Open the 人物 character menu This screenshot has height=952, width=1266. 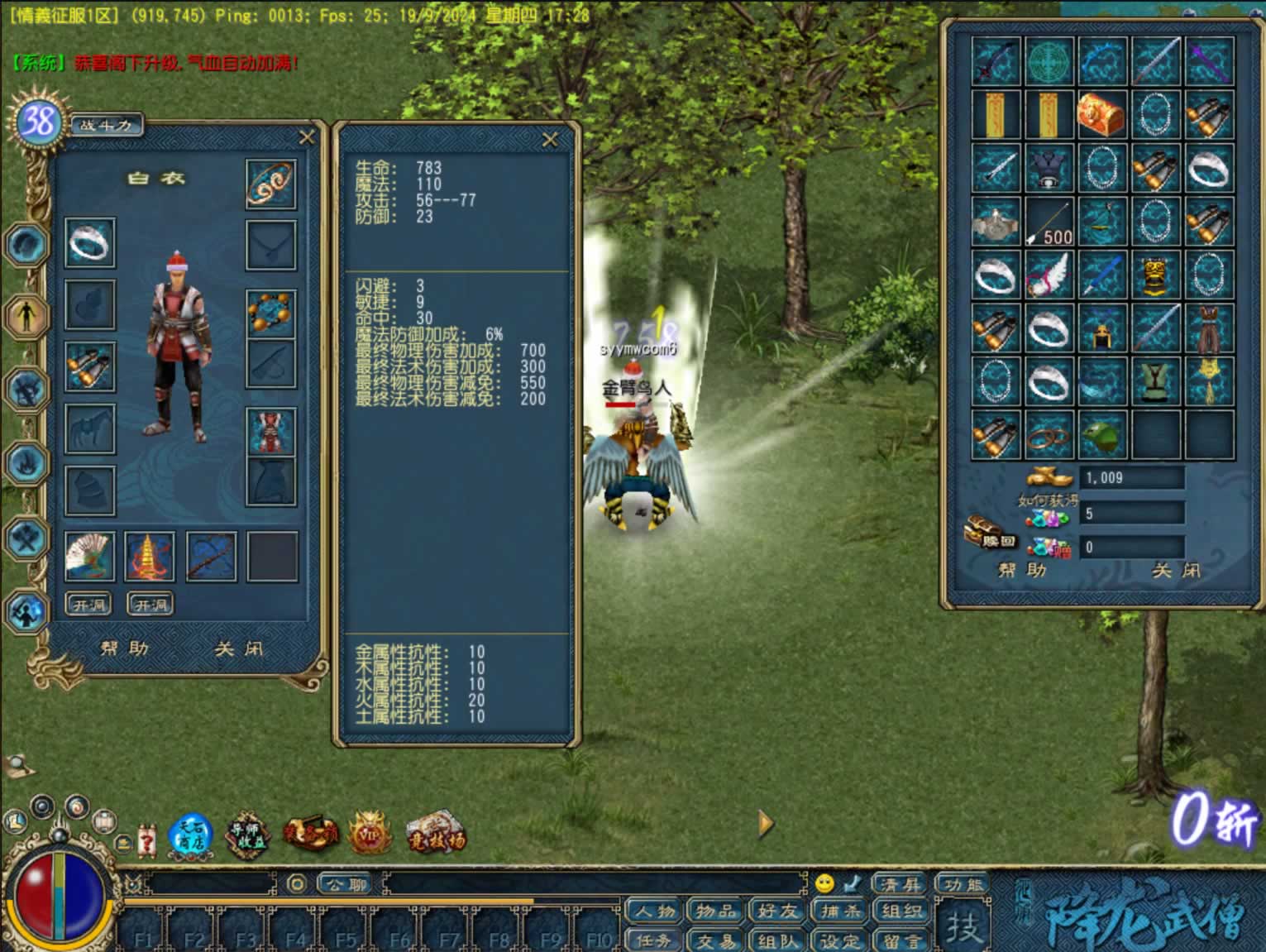coord(654,911)
